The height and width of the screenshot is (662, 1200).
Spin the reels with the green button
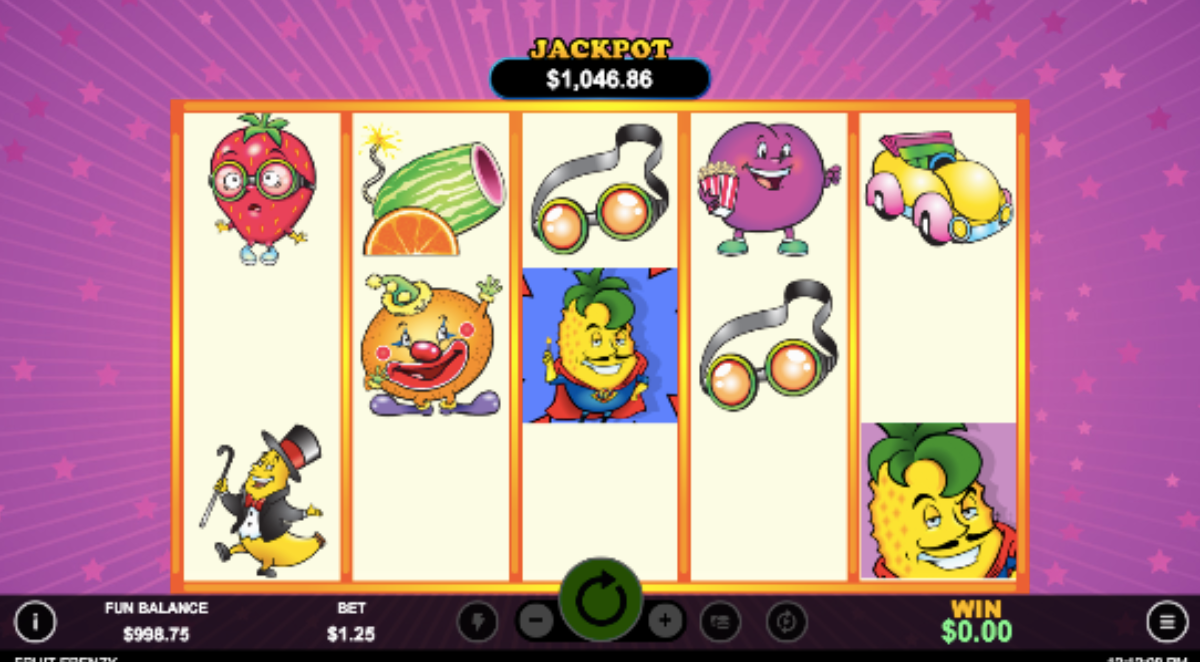(x=600, y=600)
